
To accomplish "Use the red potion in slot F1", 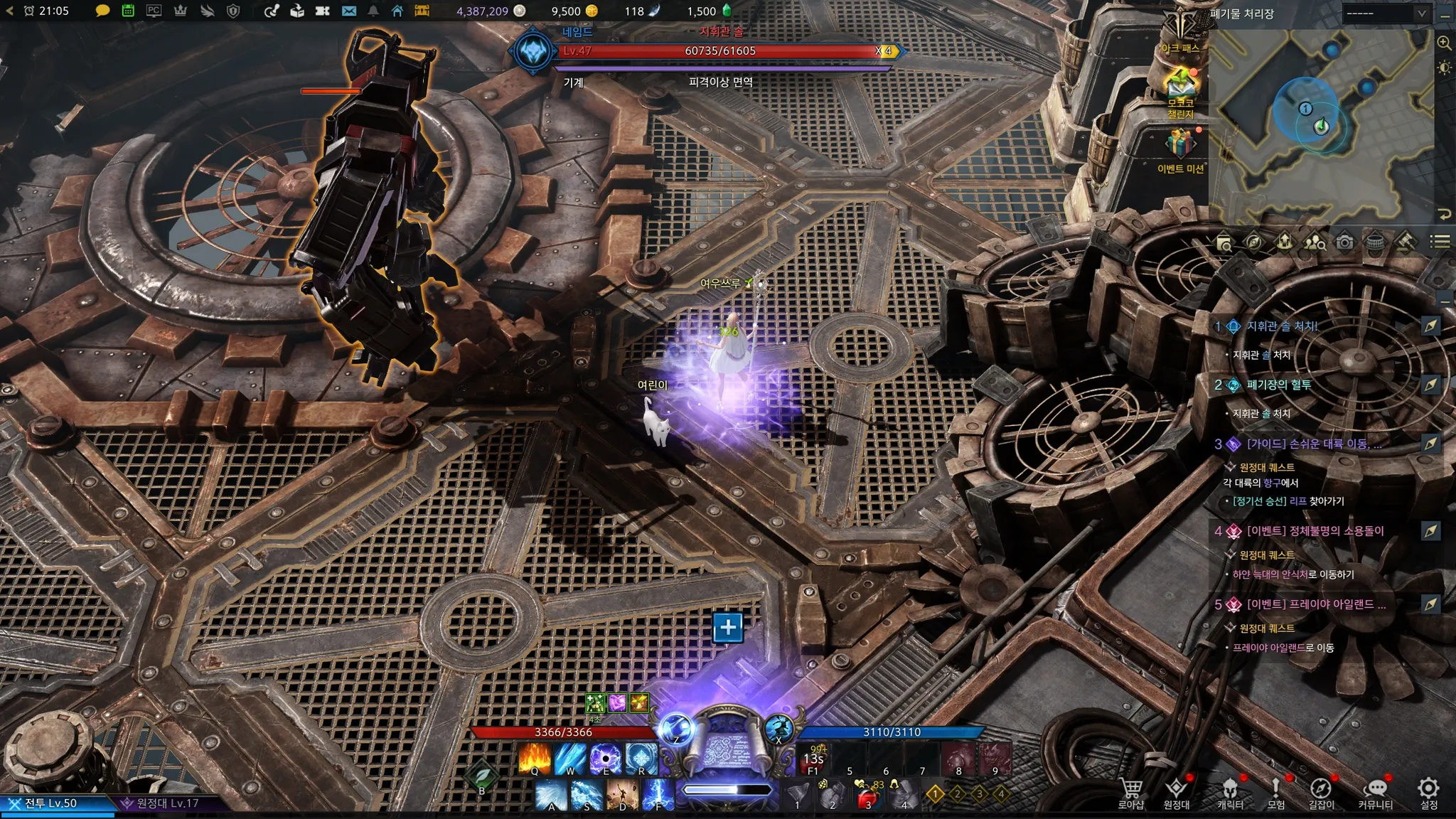I will pos(814,759).
